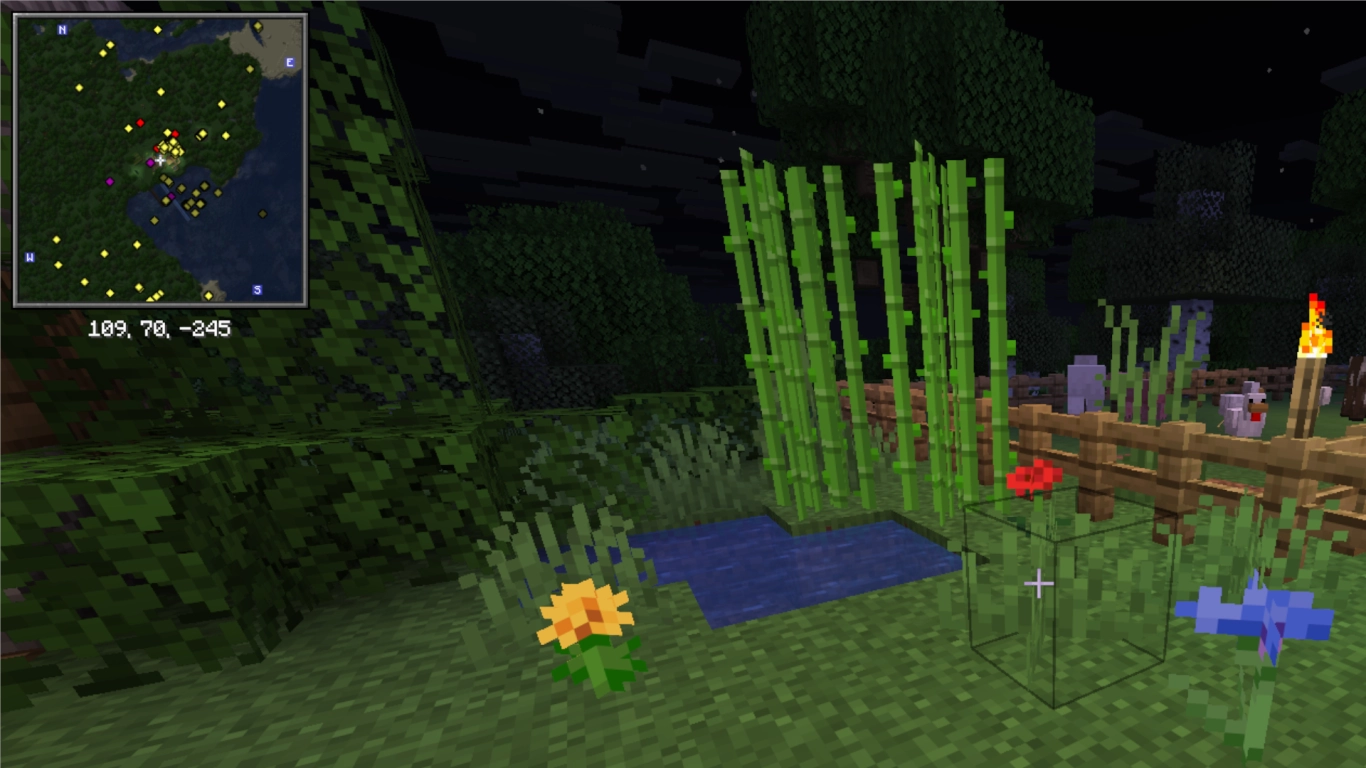Image resolution: width=1366 pixels, height=768 pixels.
Task: Click the E east indicator on the minimap
Action: point(289,62)
